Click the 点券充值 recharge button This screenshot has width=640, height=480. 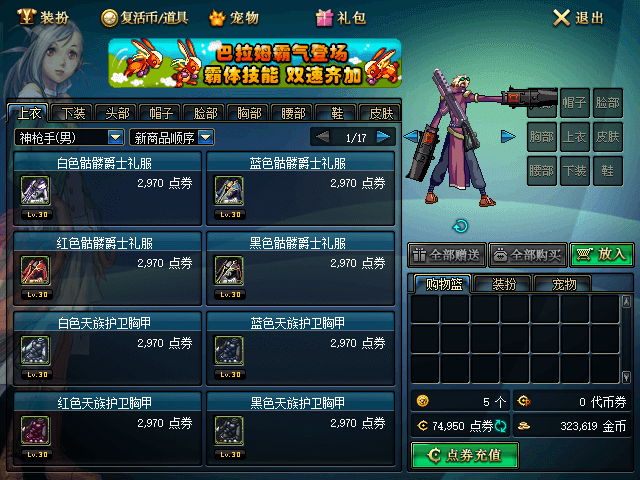click(x=465, y=455)
